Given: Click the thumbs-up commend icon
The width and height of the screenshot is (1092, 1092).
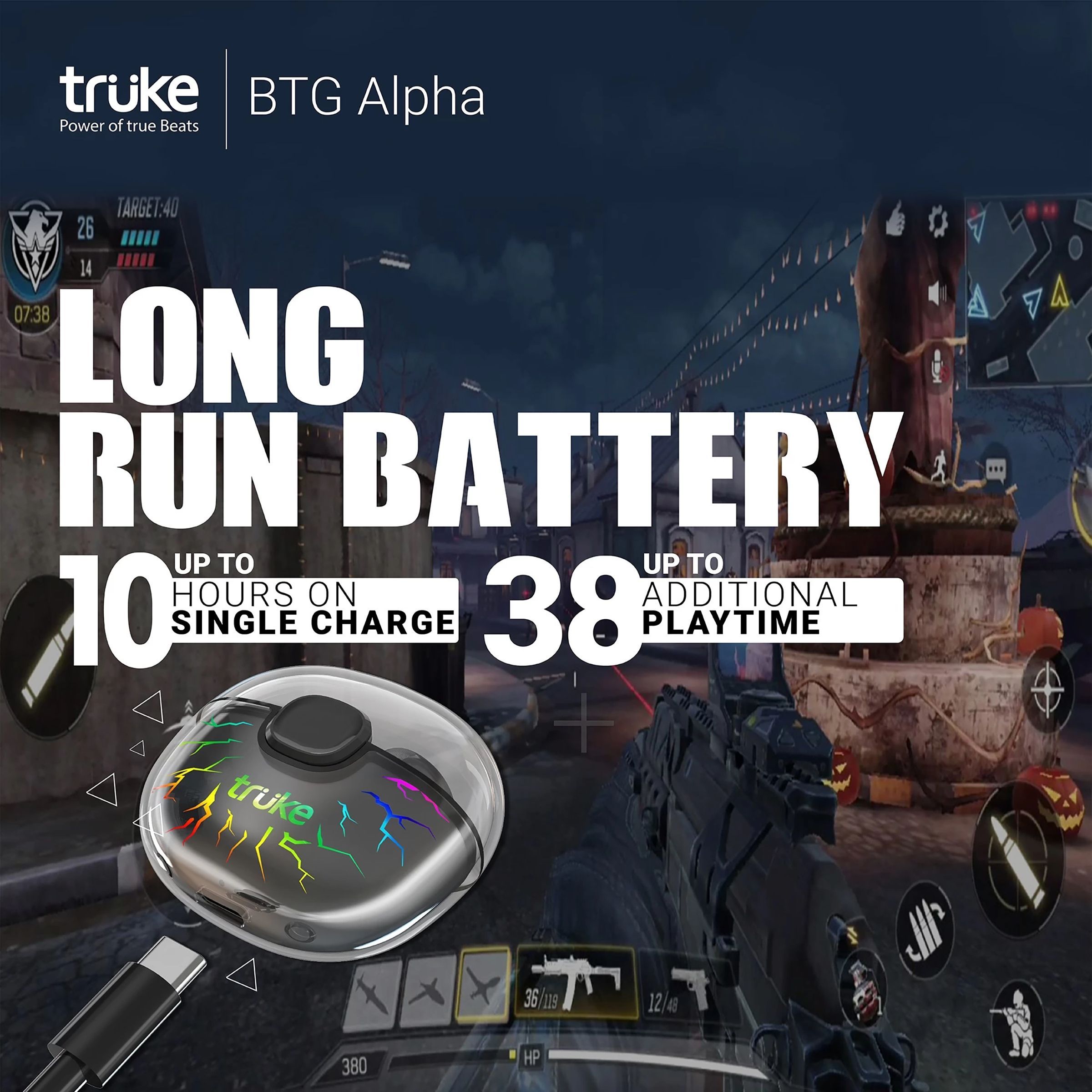Looking at the screenshot, I should pos(896,219).
